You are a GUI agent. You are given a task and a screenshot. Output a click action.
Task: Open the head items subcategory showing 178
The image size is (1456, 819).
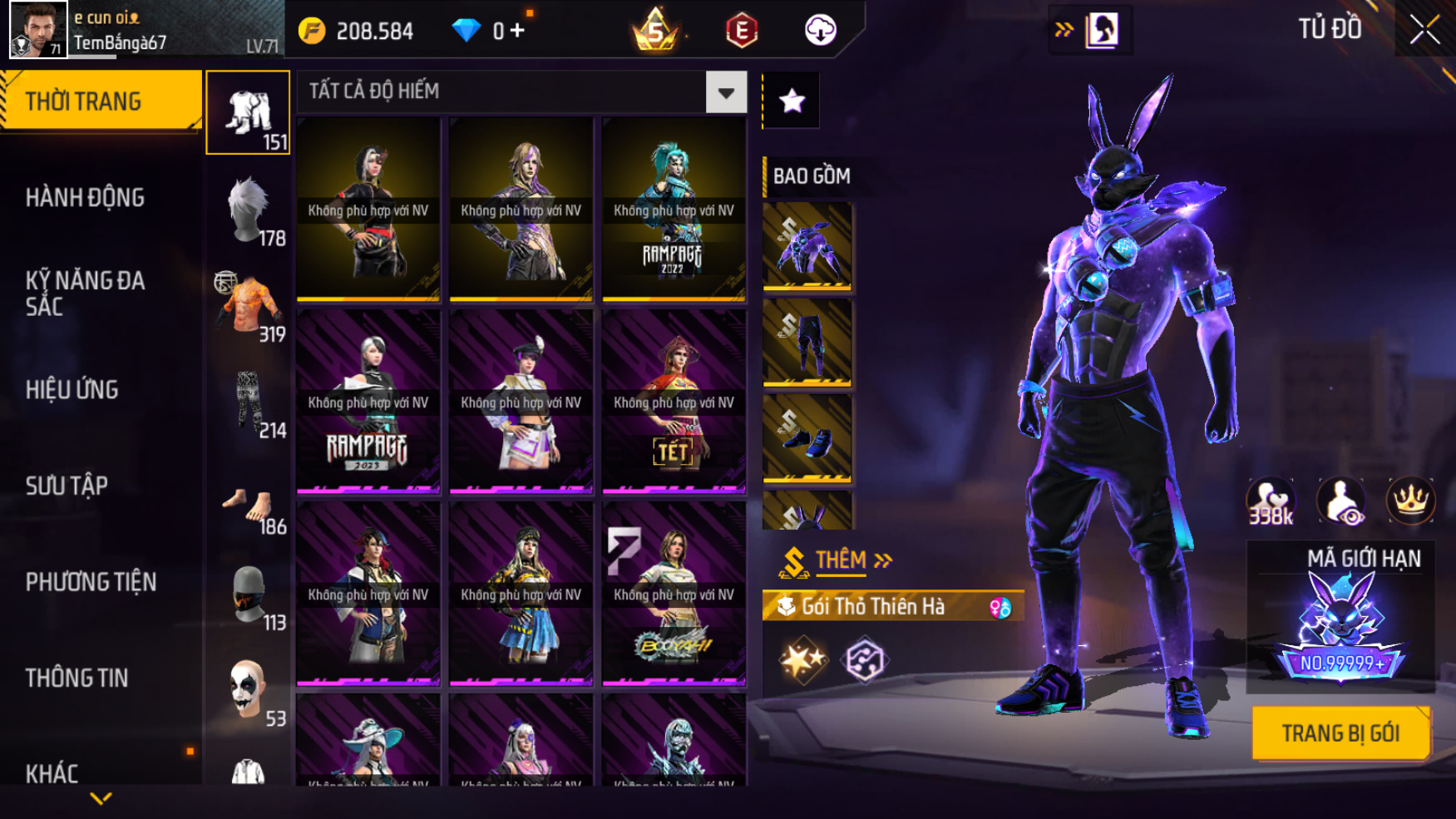coord(249,210)
